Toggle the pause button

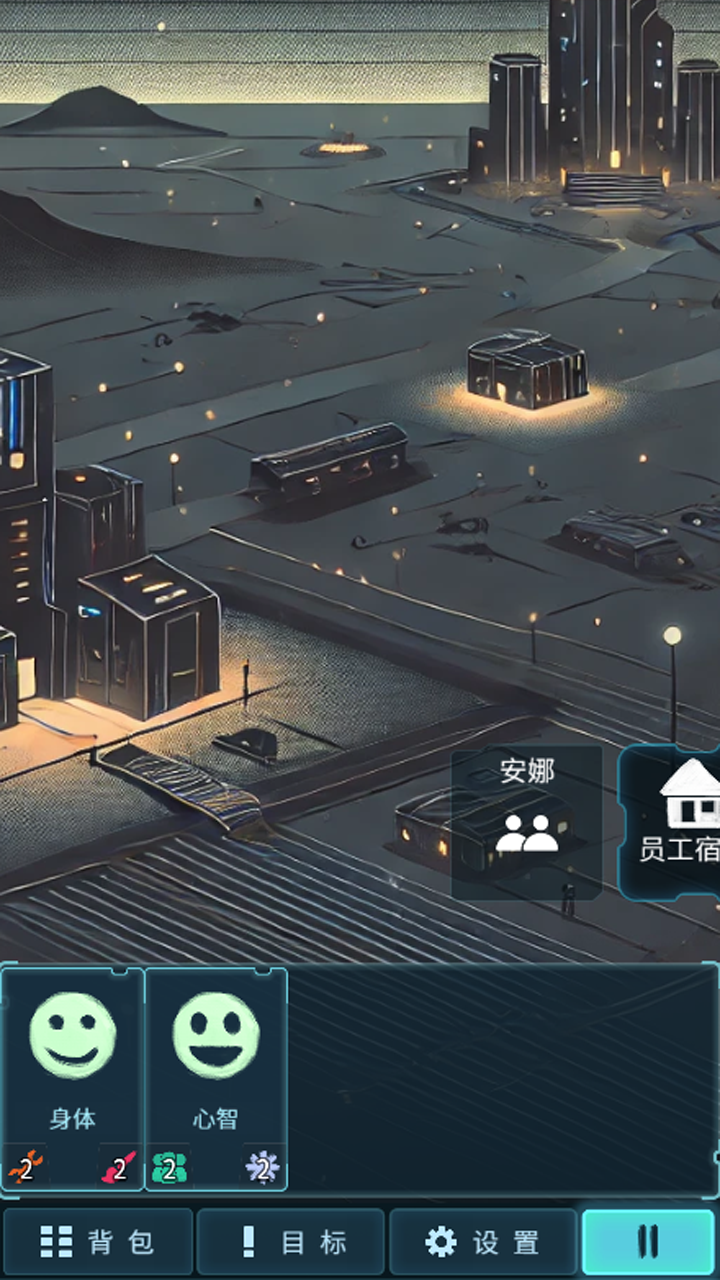click(648, 1242)
